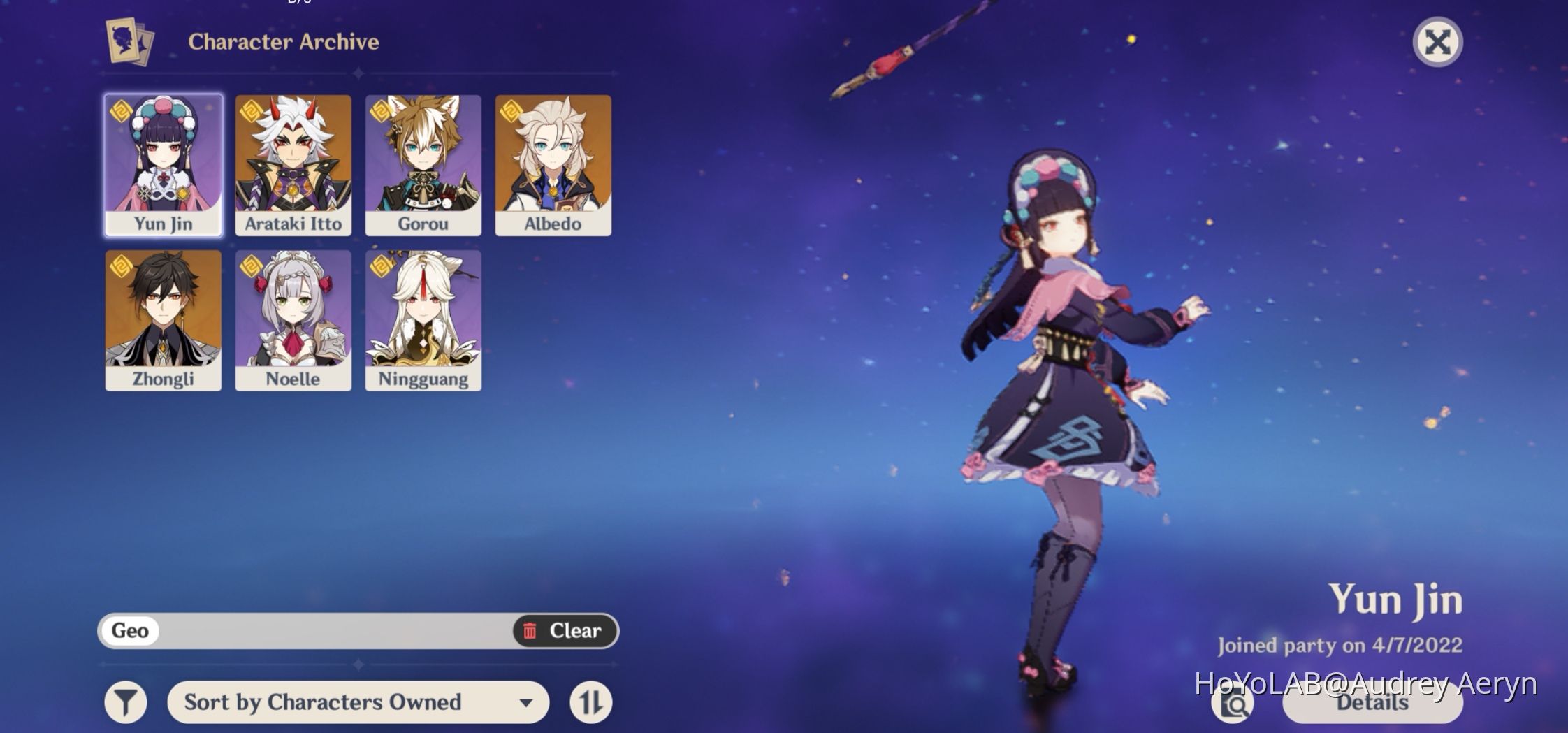The height and width of the screenshot is (733, 1568).
Task: Select the Gorou character card
Action: tap(423, 164)
